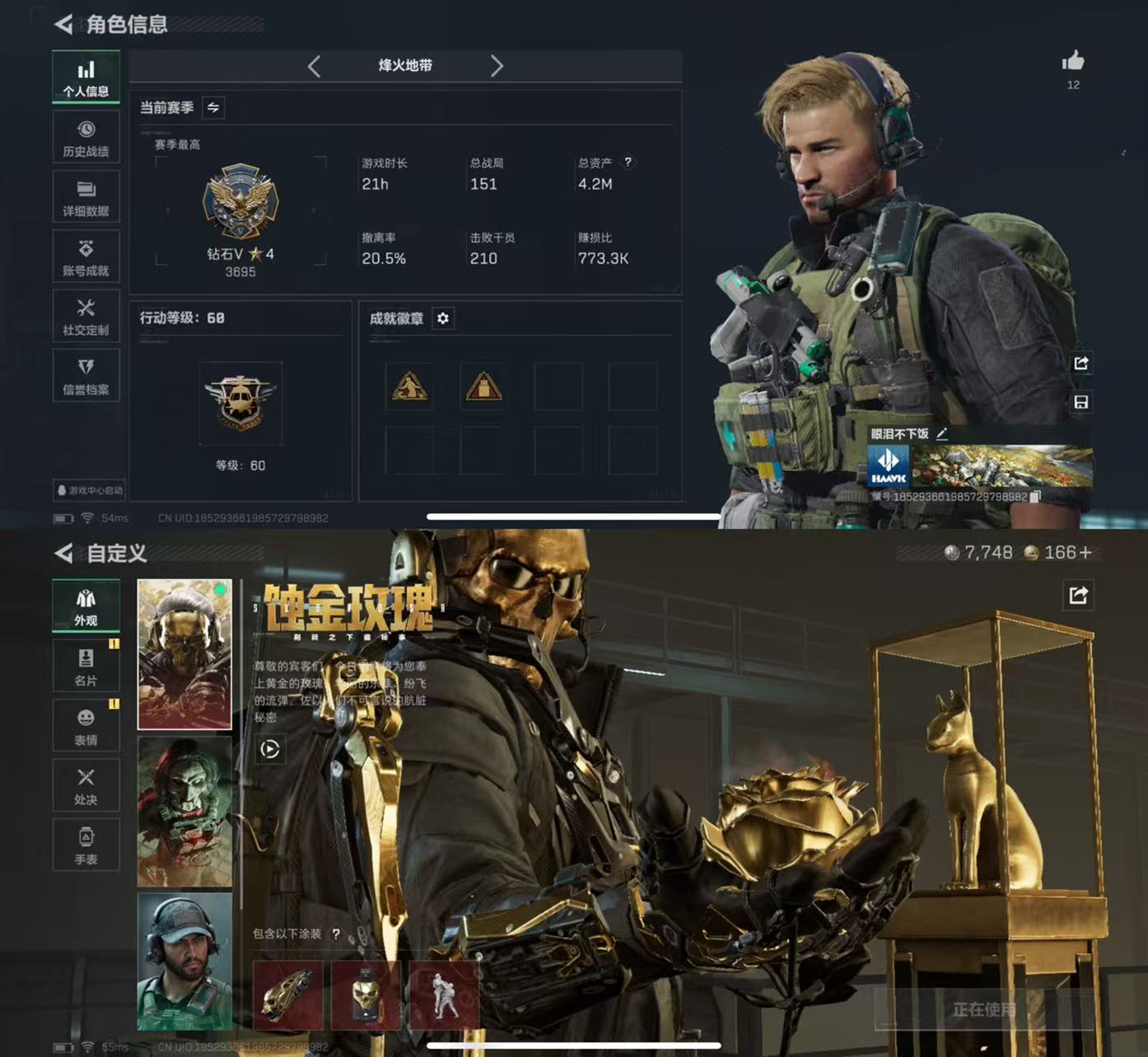The width and height of the screenshot is (1148, 1057).
Task: Open badge settings gear beside 成就徽章
Action: pos(443,319)
